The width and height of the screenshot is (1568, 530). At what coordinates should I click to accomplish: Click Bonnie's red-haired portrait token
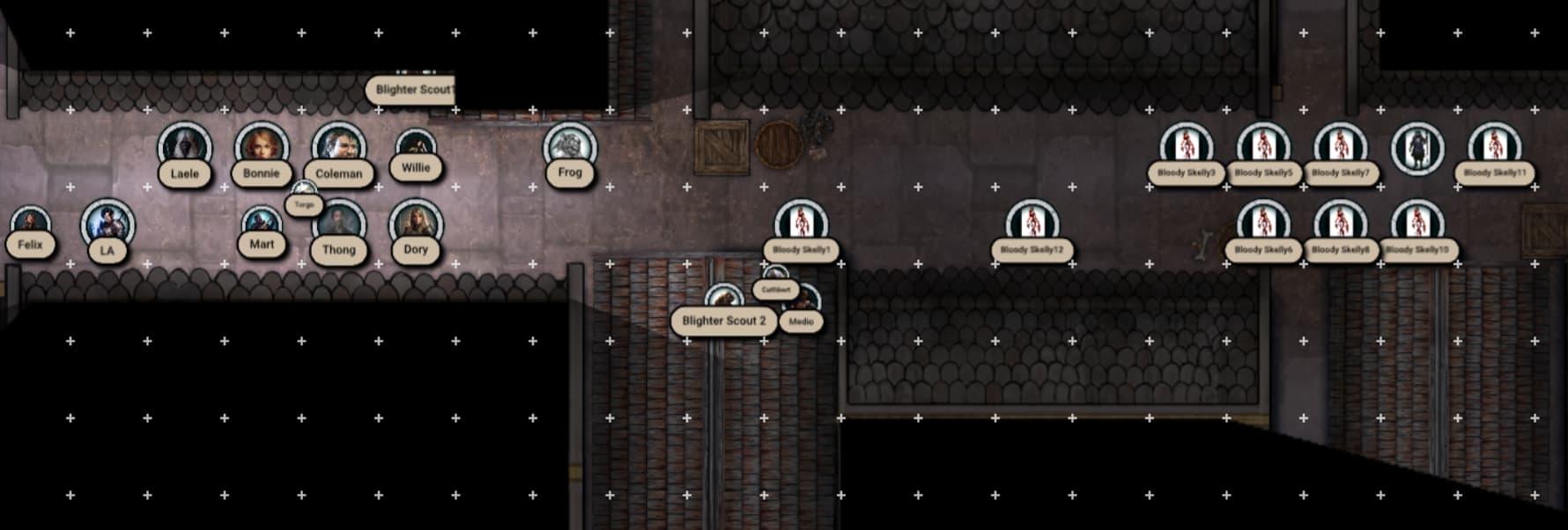pos(262,146)
